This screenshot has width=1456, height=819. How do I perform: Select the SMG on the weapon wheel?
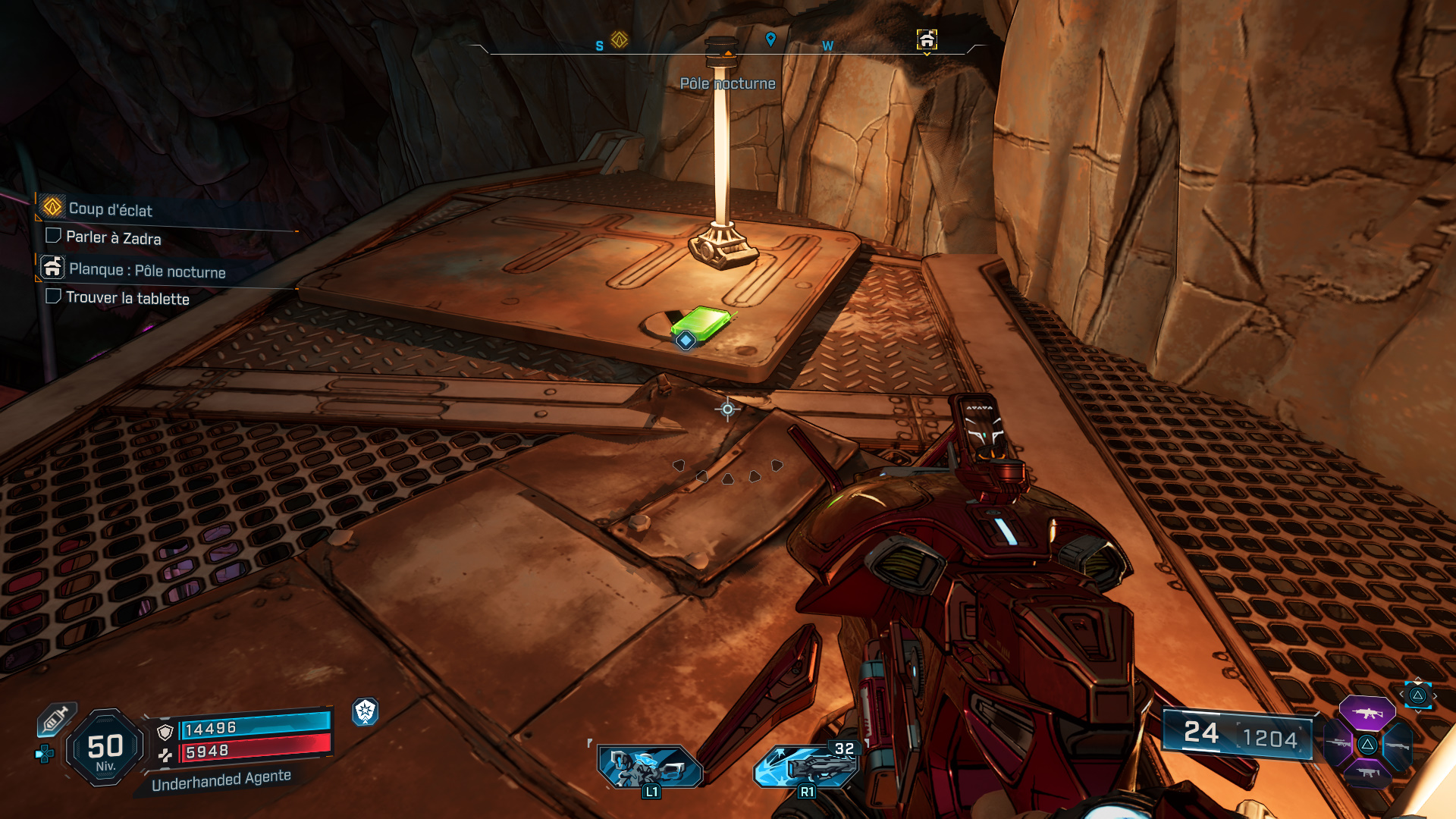tap(1367, 773)
